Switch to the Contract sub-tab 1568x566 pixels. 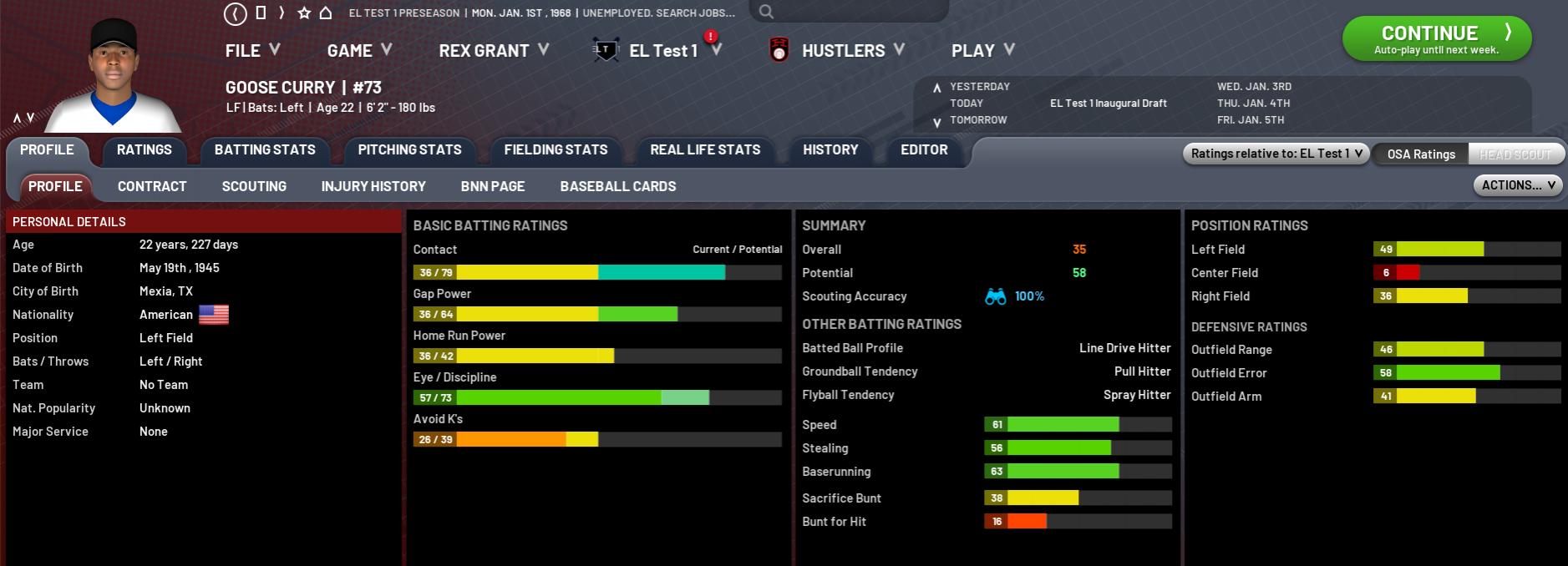152,187
